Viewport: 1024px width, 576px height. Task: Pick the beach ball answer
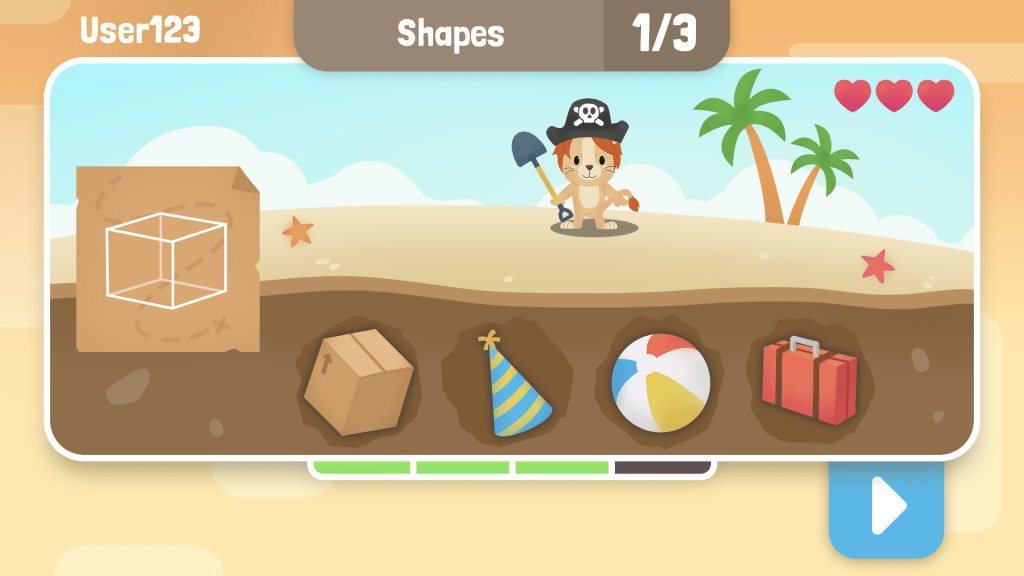tap(661, 382)
